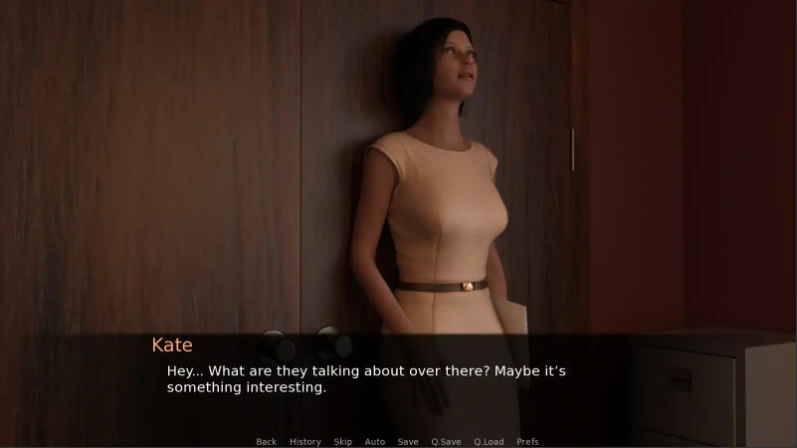
Task: Toggle Auto dialogue advance
Action: (375, 441)
